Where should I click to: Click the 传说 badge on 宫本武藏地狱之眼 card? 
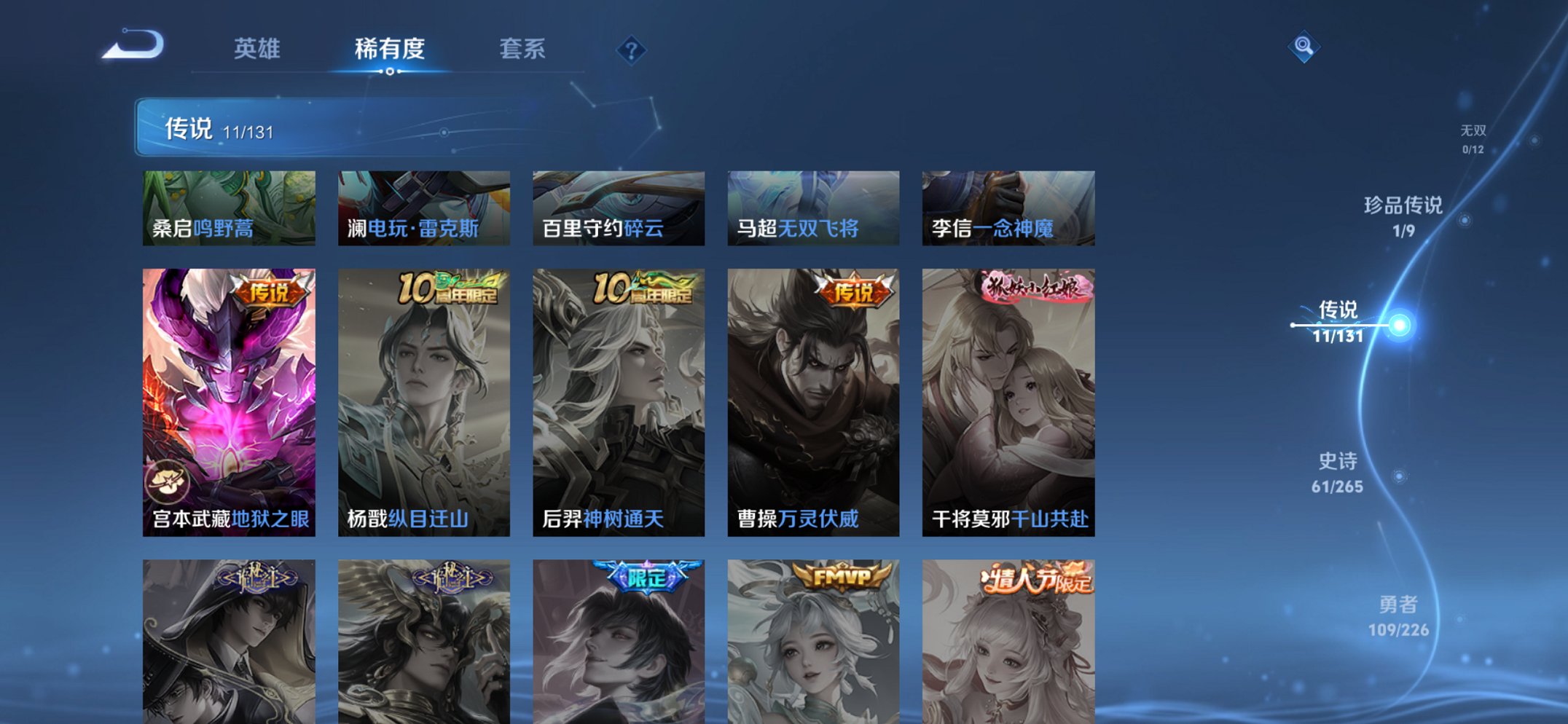point(270,290)
